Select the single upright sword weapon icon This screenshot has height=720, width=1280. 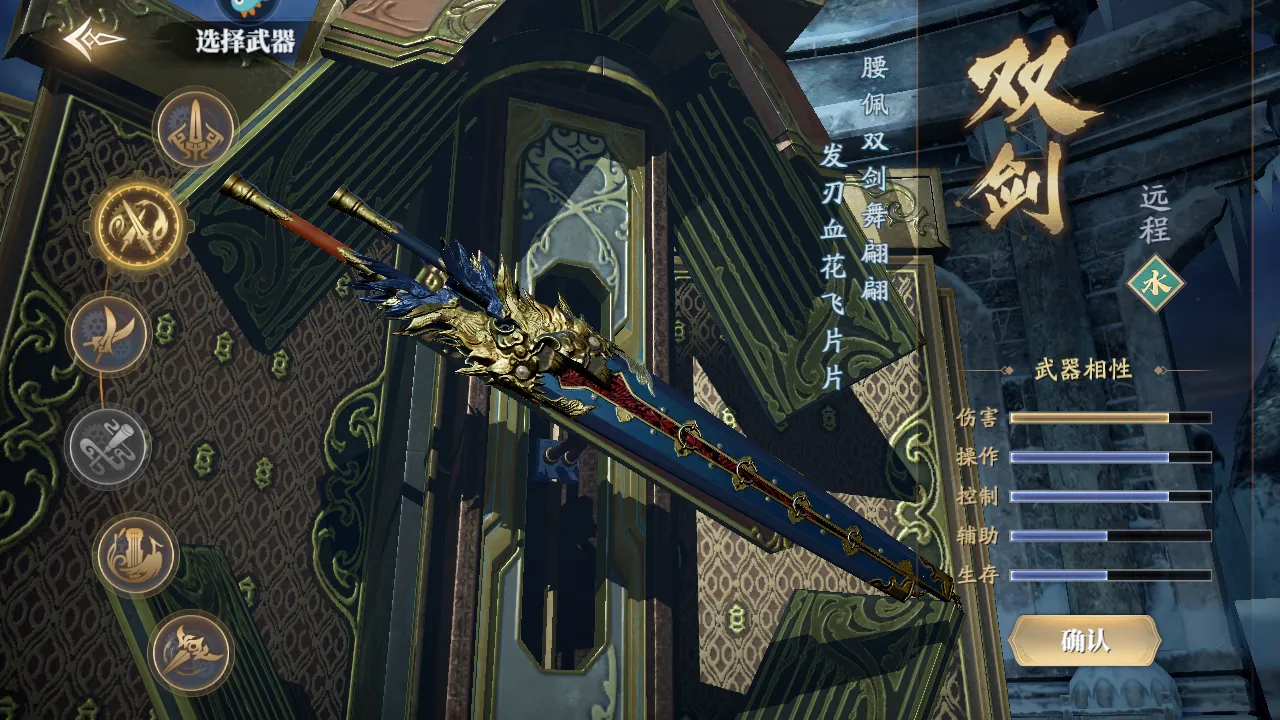(195, 129)
